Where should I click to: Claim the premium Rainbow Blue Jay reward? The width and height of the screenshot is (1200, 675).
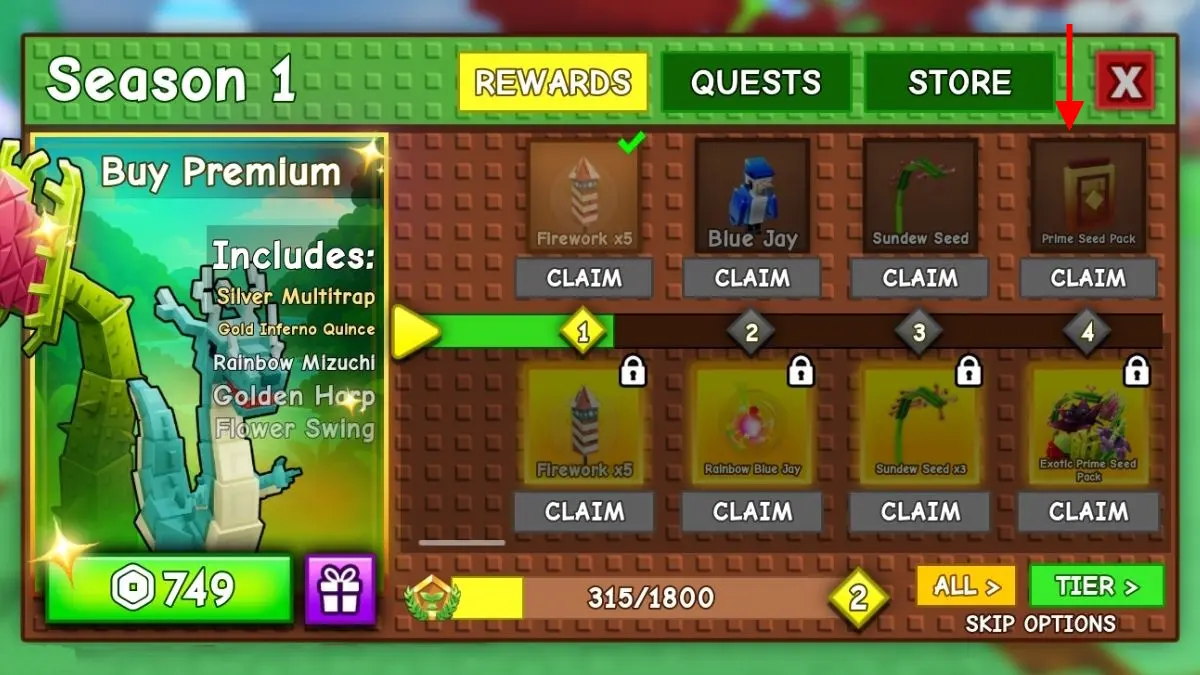752,512
